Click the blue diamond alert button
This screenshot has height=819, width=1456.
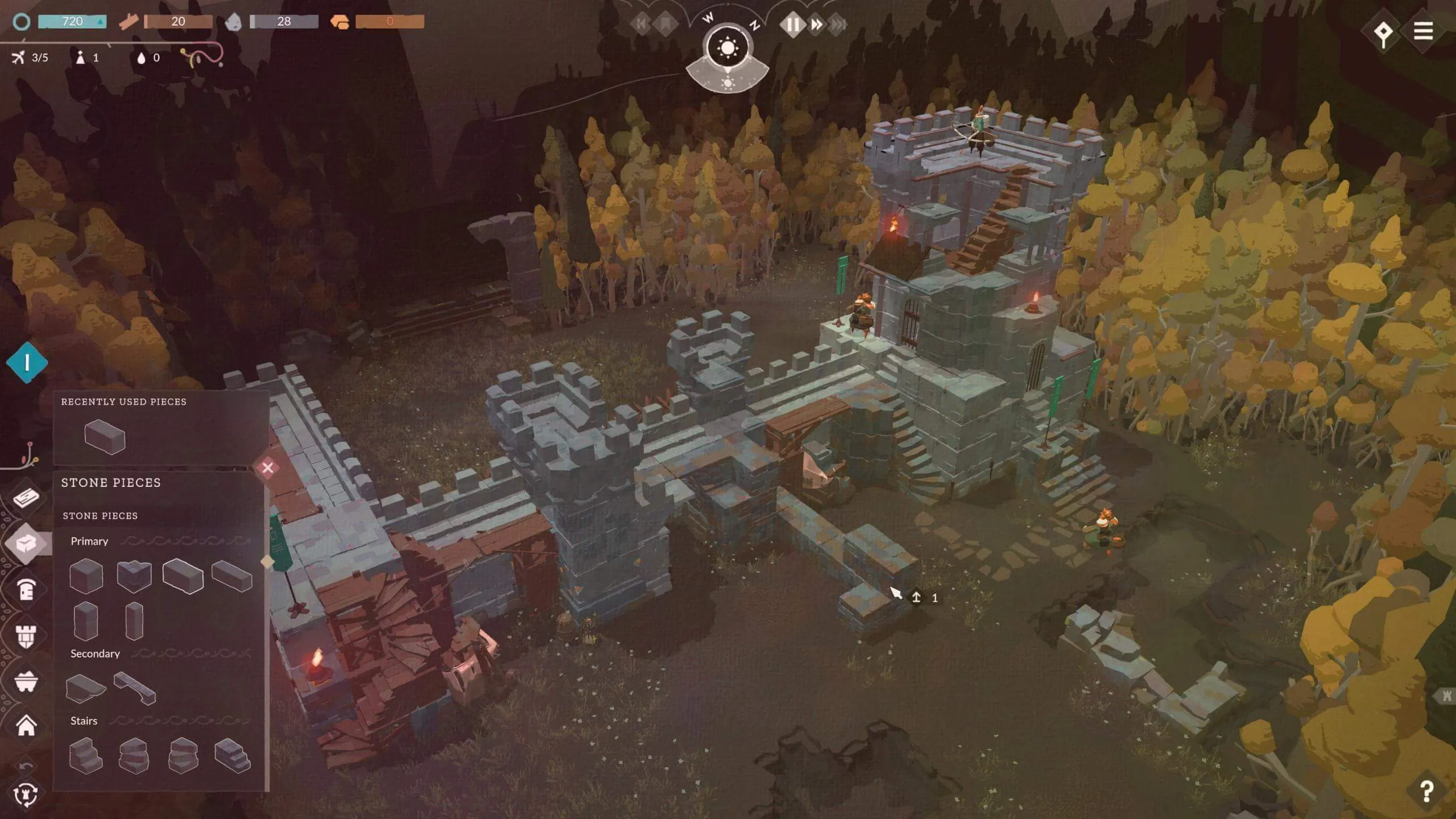[x=27, y=362]
